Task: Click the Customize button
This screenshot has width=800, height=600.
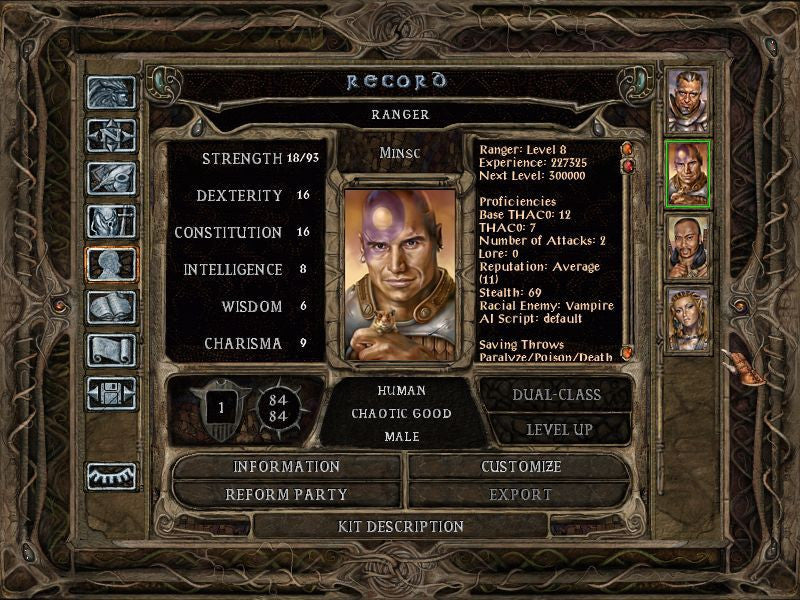Action: (x=520, y=467)
